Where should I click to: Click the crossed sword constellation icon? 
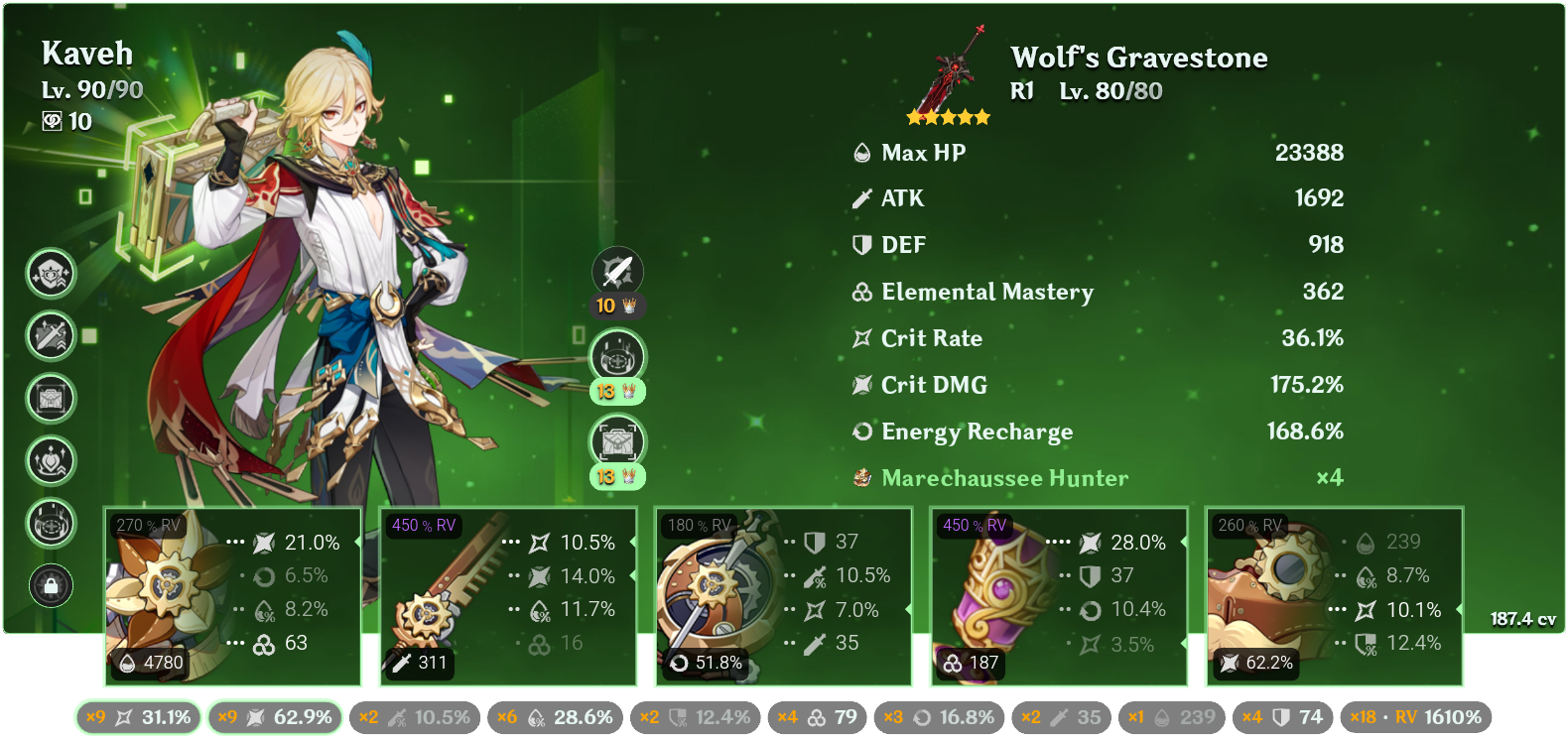[x=50, y=336]
